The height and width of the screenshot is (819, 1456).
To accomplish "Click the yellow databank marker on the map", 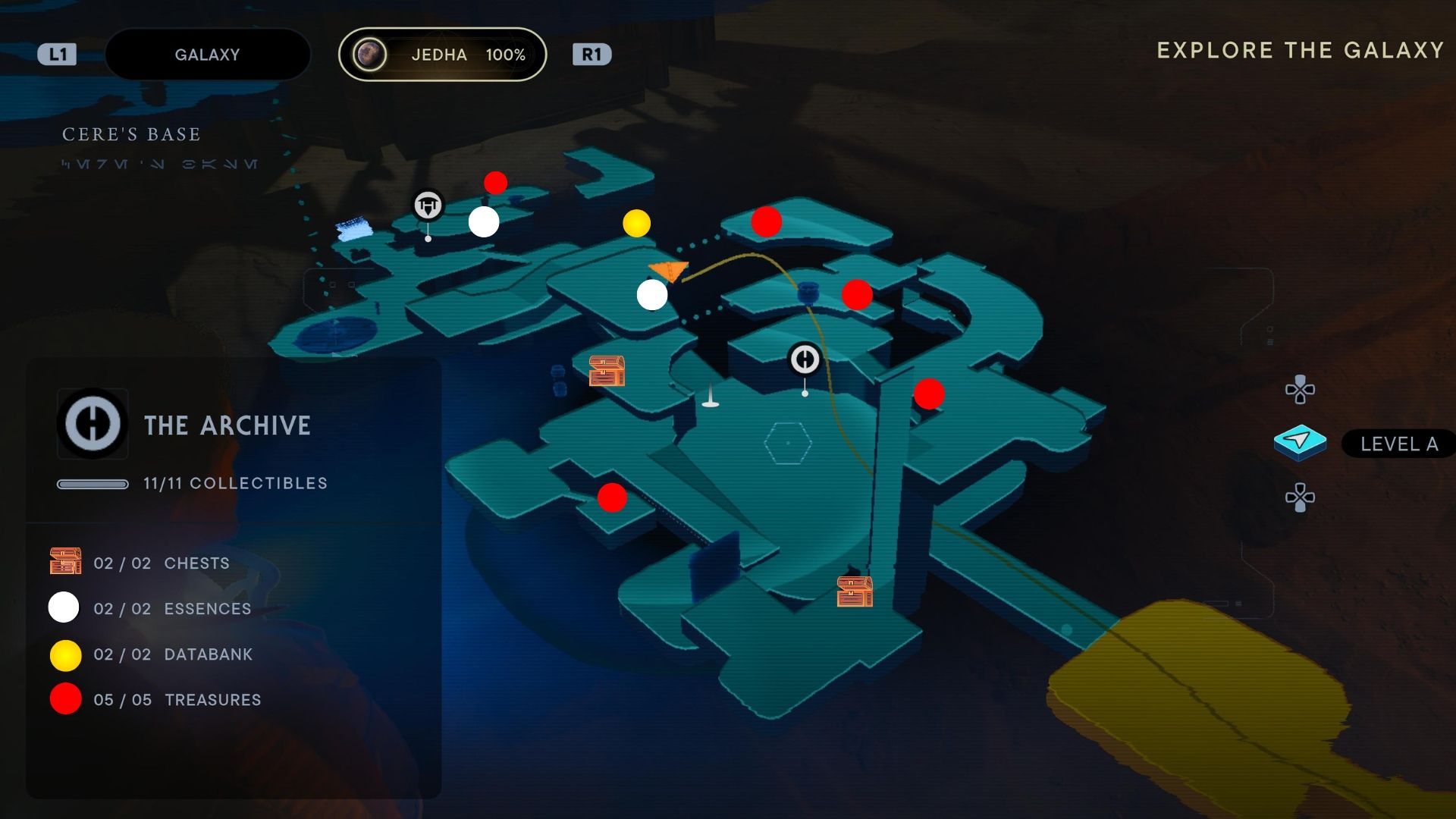I will pyautogui.click(x=636, y=223).
